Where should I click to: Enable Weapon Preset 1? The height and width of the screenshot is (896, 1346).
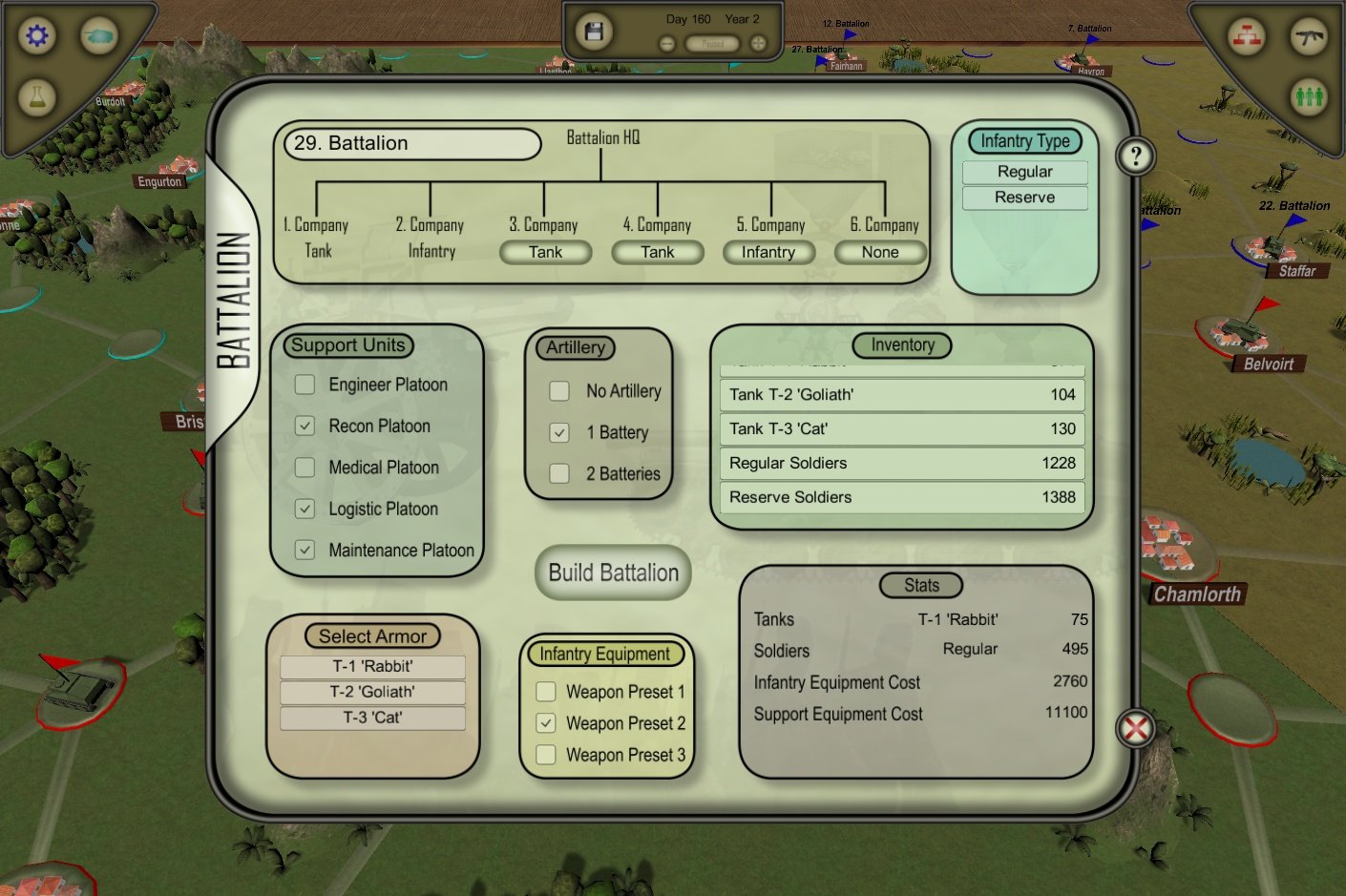pyautogui.click(x=545, y=691)
